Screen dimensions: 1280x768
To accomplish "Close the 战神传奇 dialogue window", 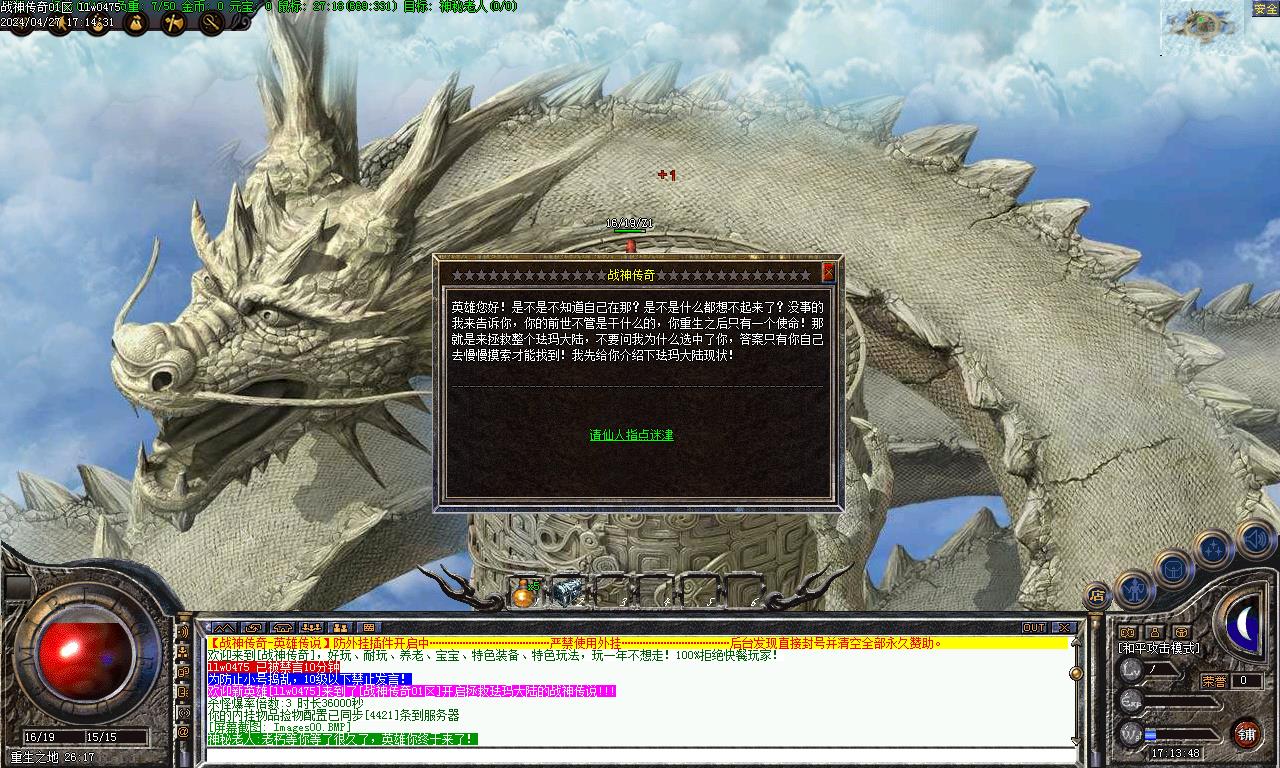I will [828, 272].
